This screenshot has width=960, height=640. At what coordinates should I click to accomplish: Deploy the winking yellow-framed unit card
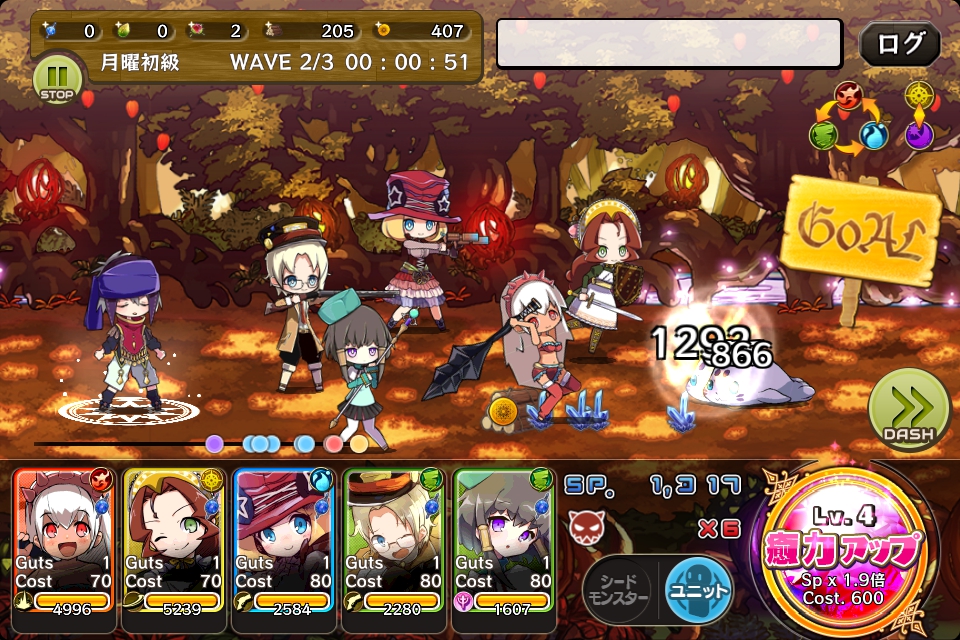click(x=174, y=540)
